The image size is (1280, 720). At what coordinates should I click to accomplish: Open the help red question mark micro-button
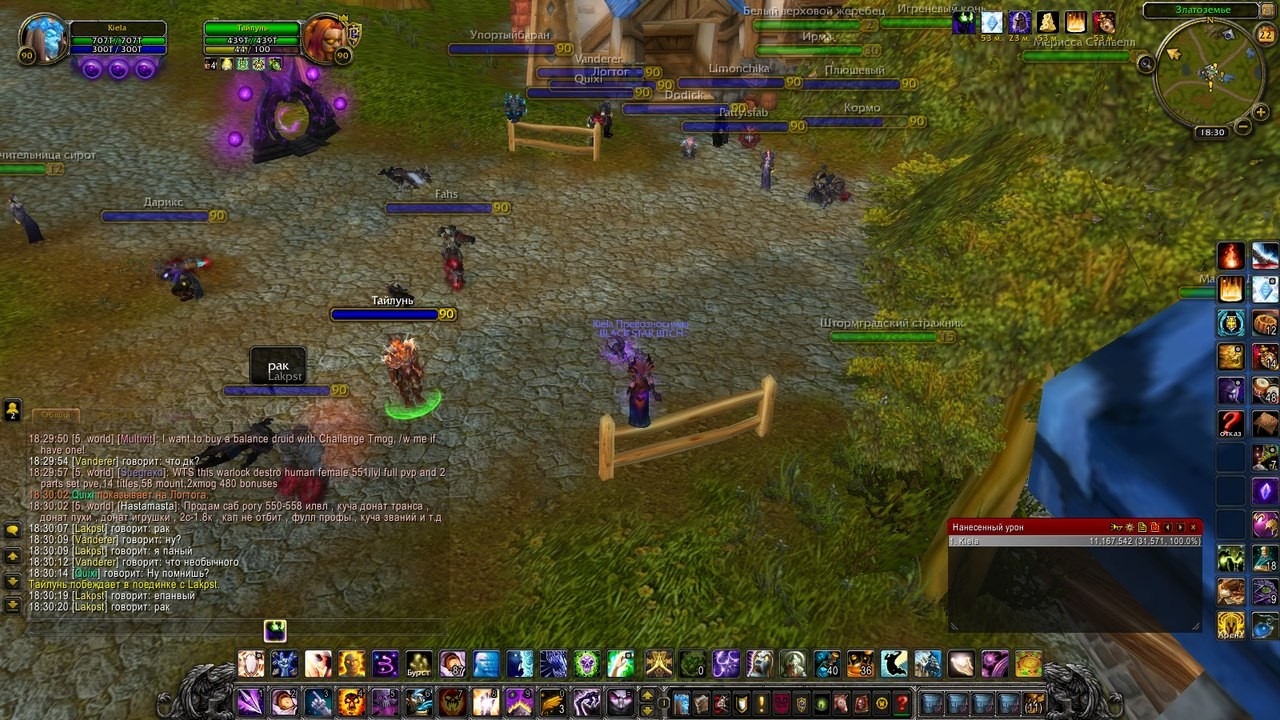click(x=902, y=703)
